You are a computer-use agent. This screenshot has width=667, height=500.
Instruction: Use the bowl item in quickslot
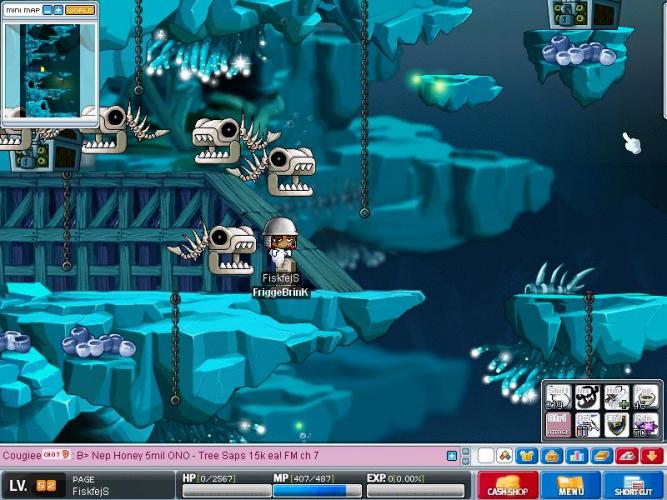(647, 397)
